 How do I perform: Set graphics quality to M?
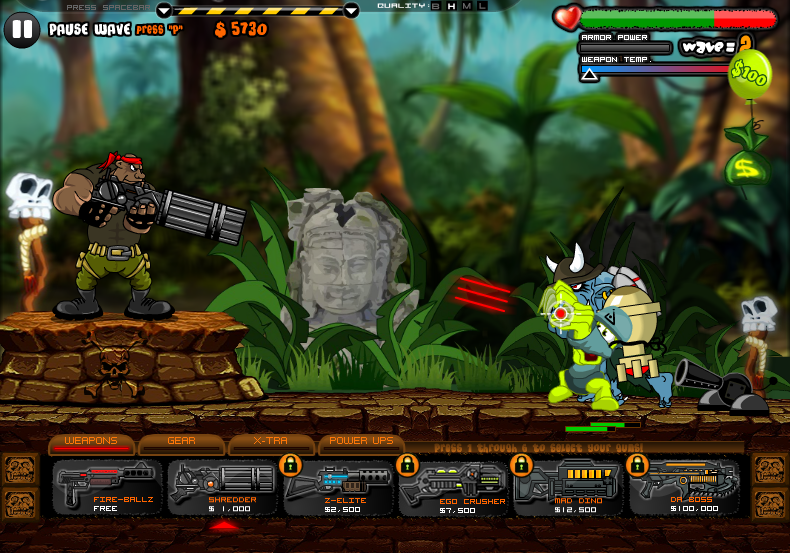[467, 6]
